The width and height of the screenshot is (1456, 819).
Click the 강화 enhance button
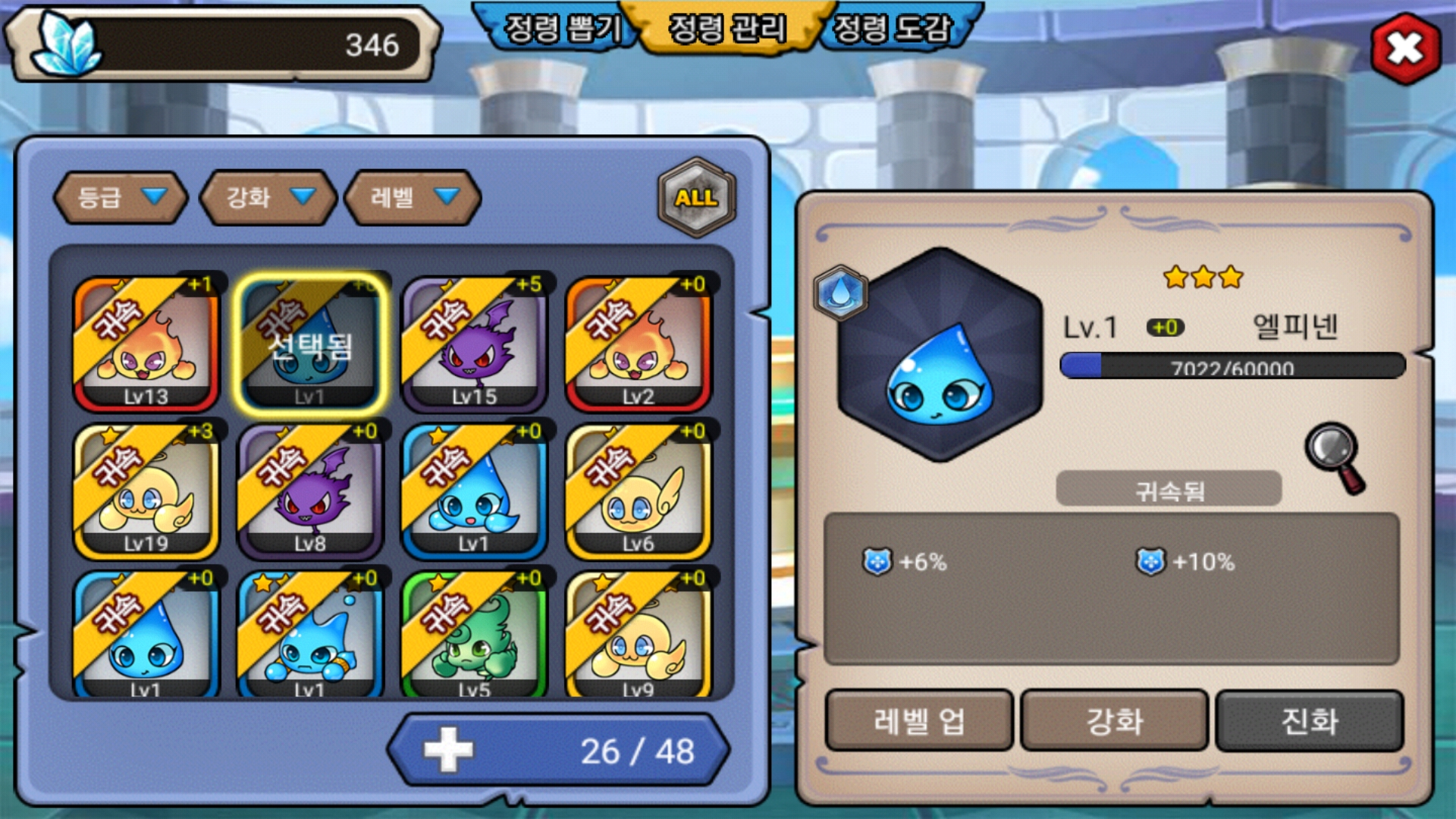point(1114,720)
